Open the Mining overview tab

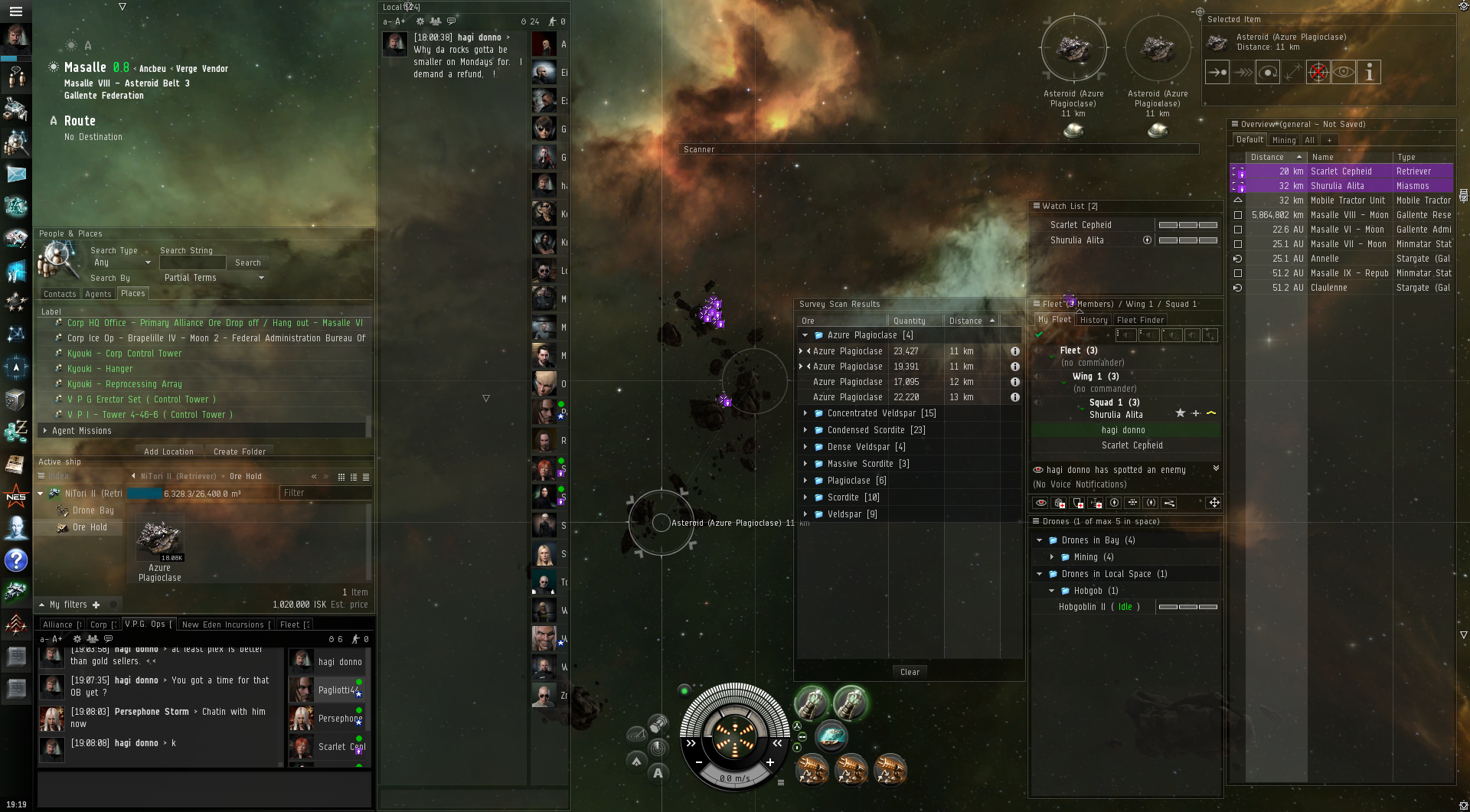click(1283, 140)
